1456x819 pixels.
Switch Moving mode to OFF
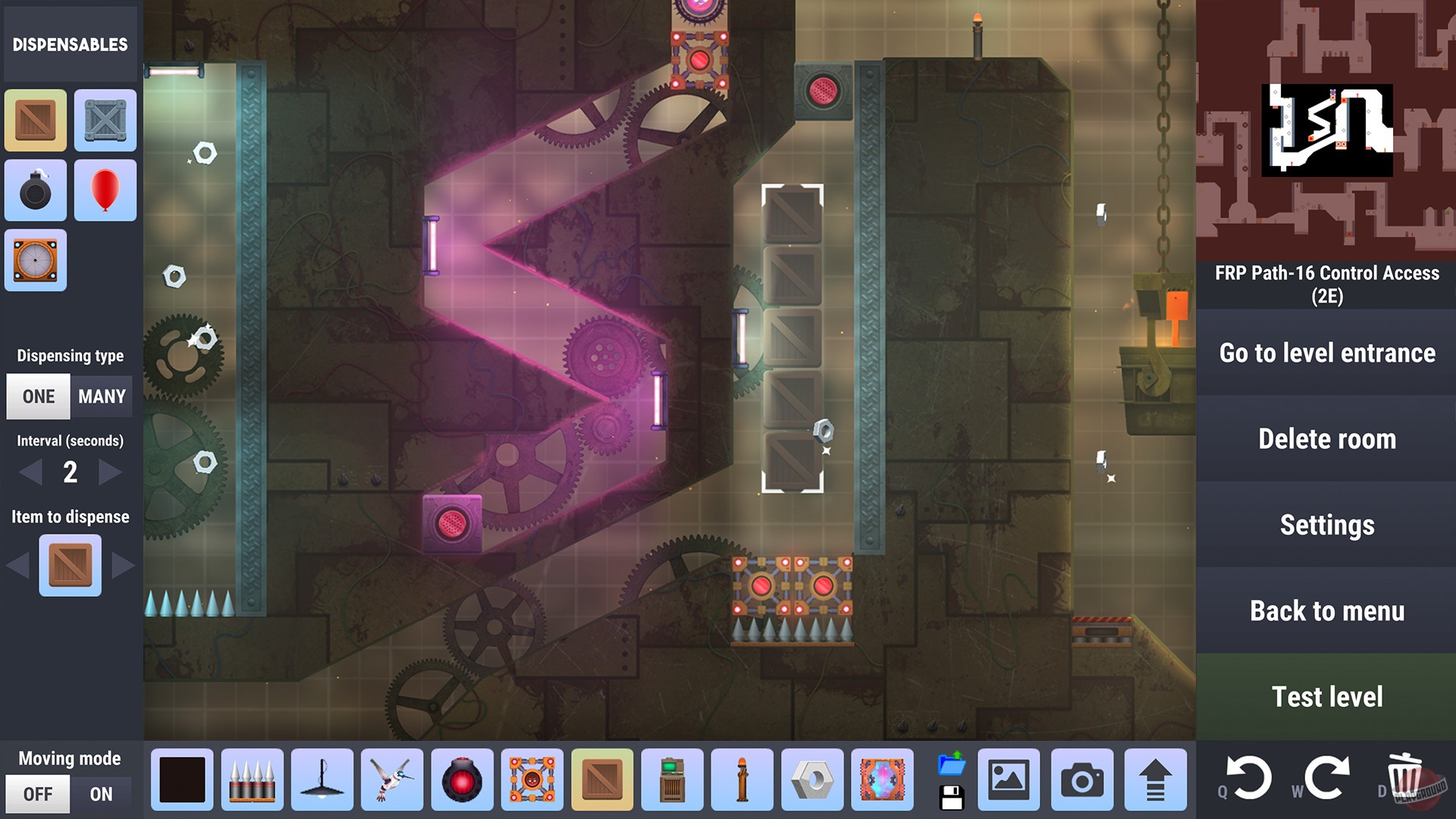[x=37, y=794]
